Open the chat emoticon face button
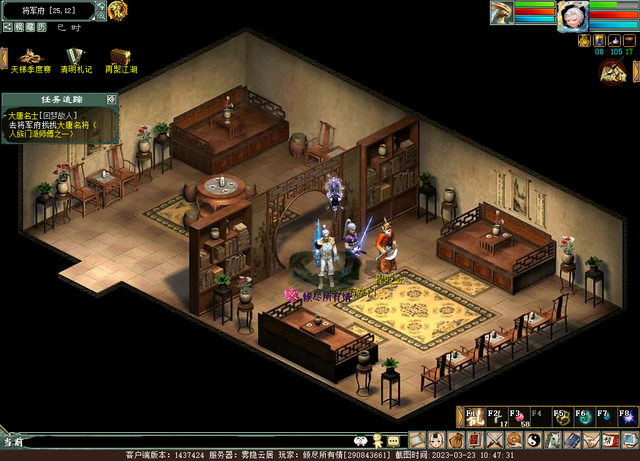640x461 pixels. [x=361, y=440]
